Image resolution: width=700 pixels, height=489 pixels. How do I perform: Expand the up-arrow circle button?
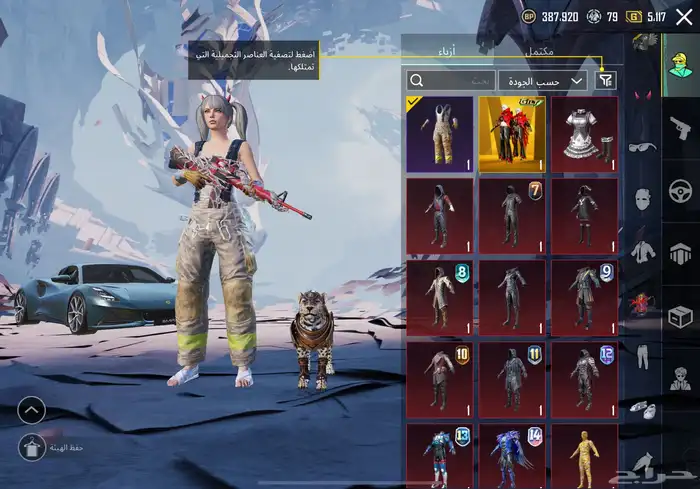click(x=32, y=409)
